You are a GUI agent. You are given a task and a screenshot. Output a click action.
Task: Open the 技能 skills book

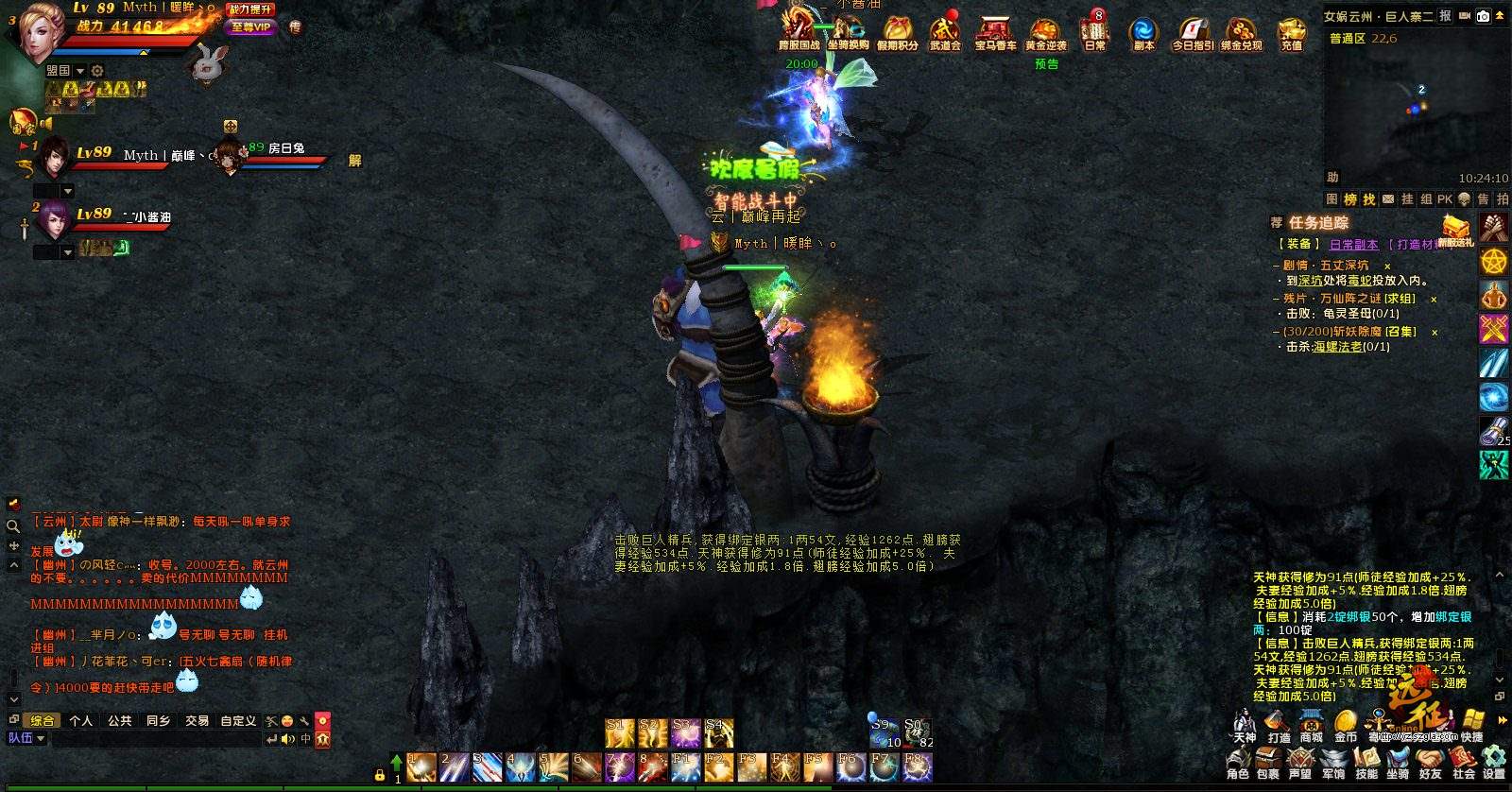(1366, 762)
